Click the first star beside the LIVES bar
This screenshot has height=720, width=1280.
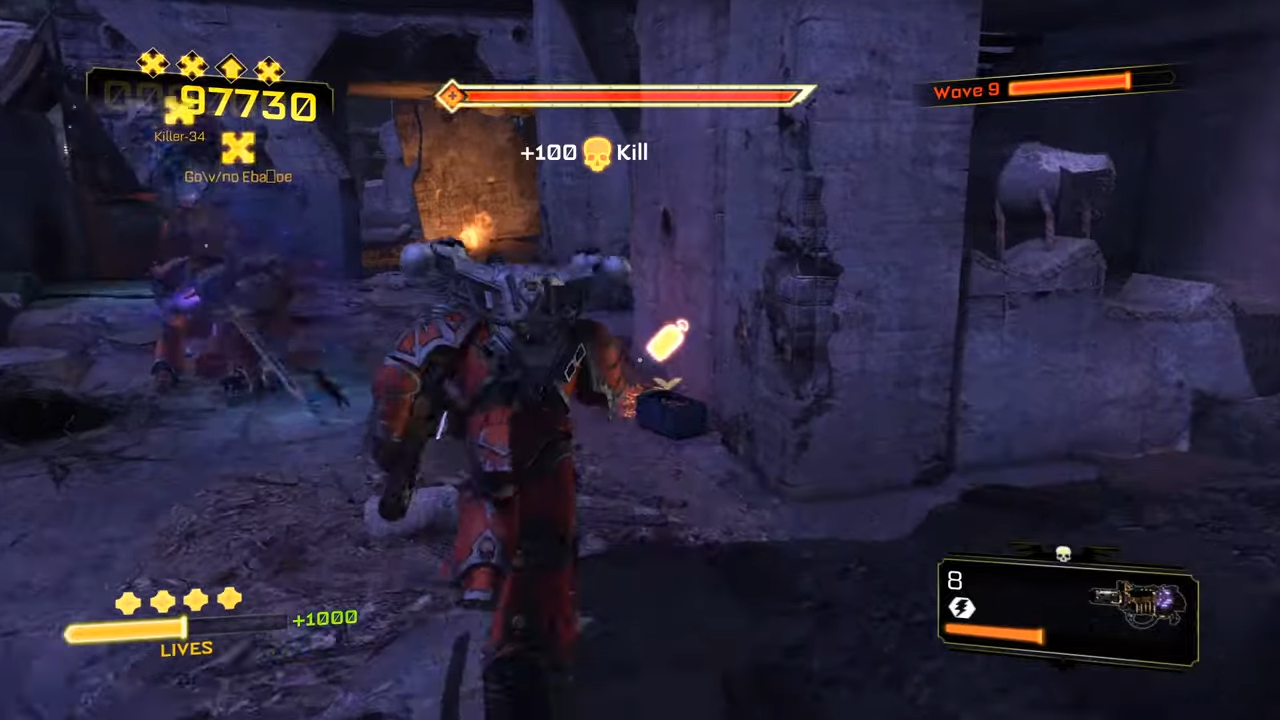(x=128, y=600)
